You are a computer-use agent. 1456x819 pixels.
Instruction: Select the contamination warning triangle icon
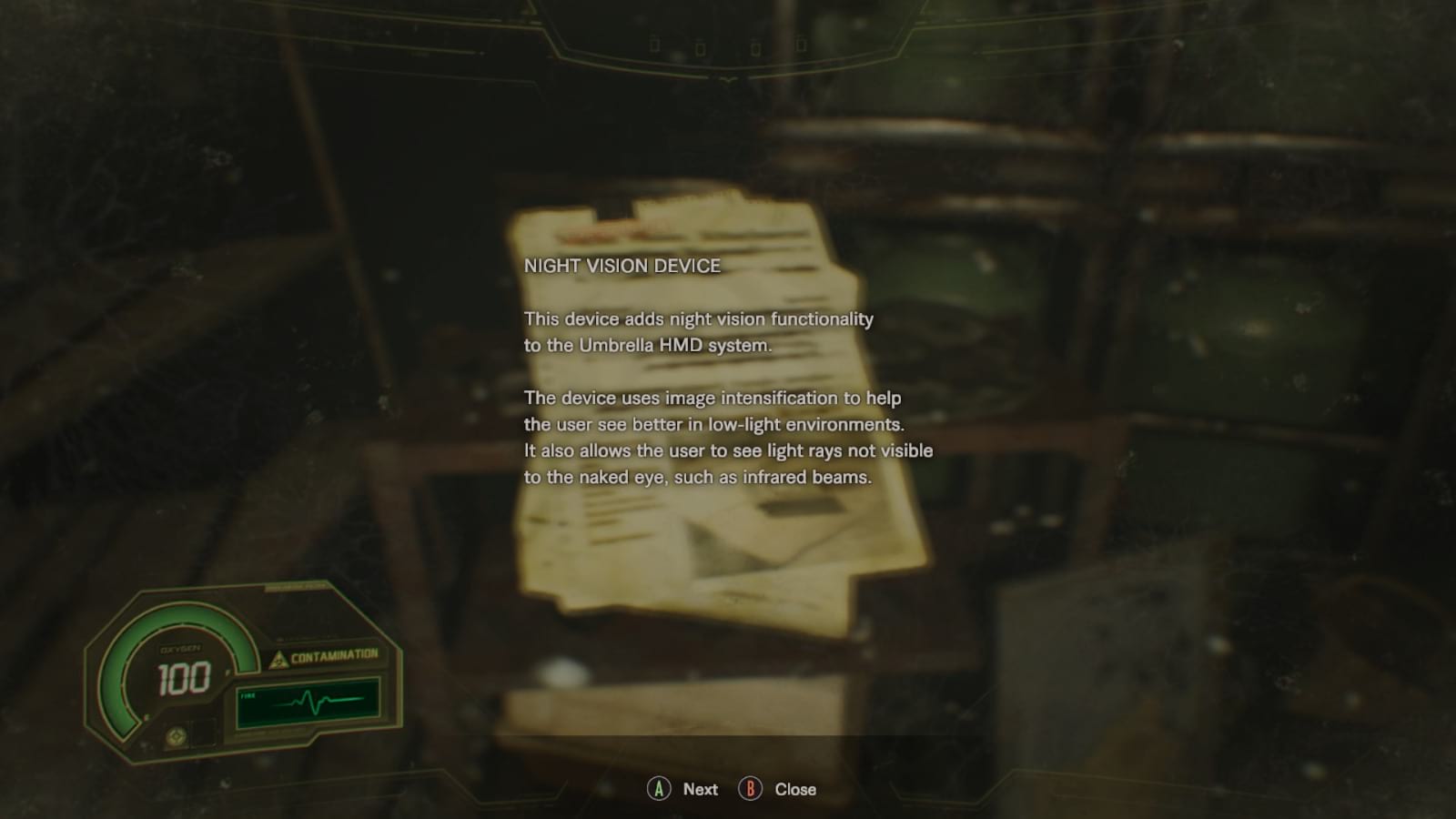coord(278,660)
